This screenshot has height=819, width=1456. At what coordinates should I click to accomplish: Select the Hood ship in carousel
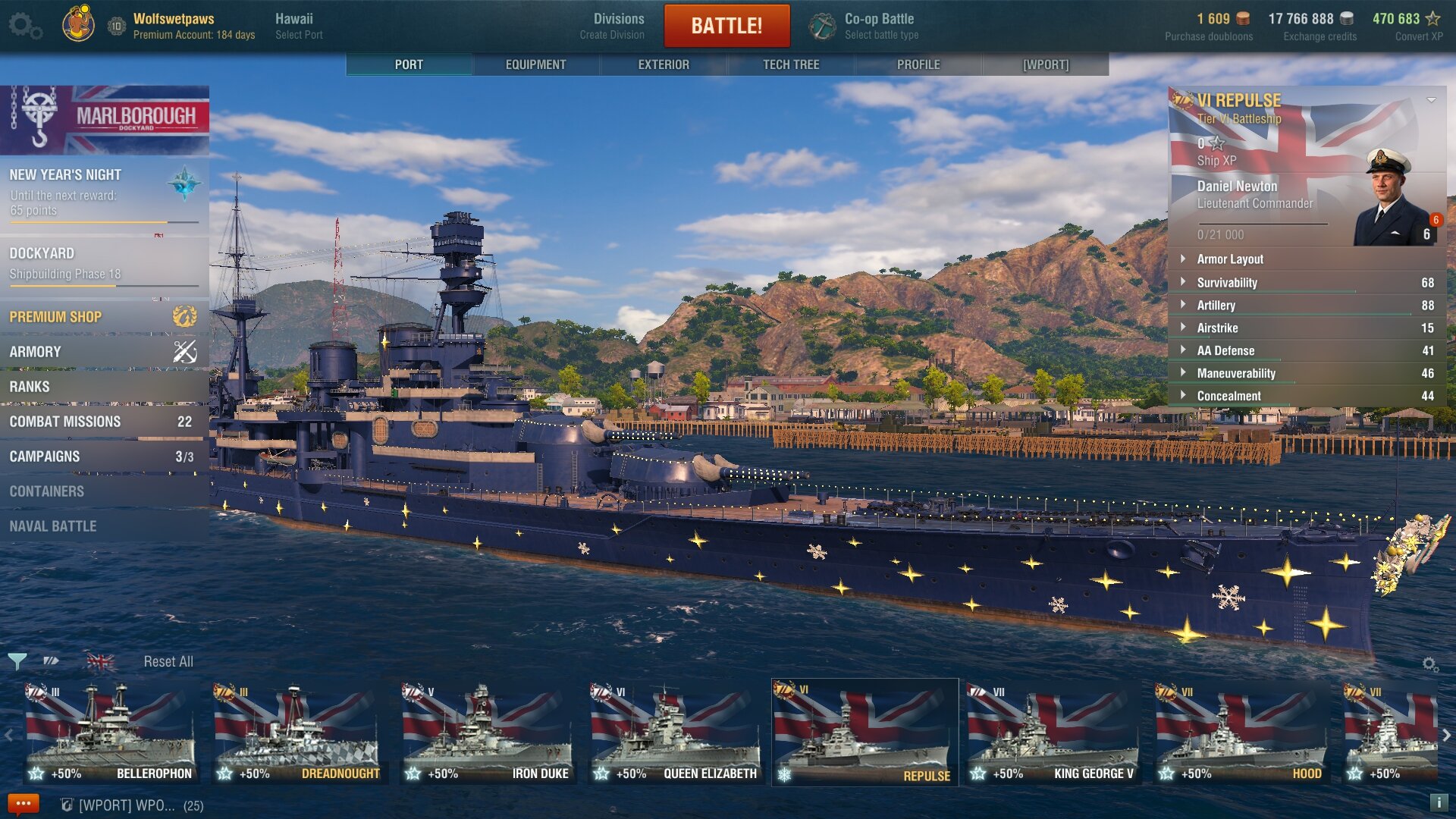tap(1241, 733)
